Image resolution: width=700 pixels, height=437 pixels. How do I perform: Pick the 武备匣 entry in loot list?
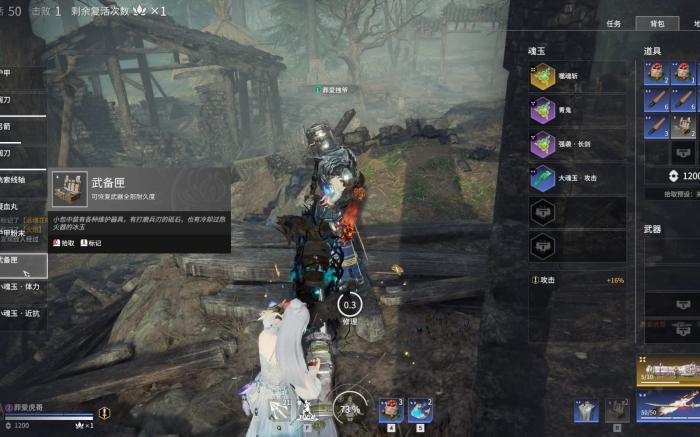point(22,261)
